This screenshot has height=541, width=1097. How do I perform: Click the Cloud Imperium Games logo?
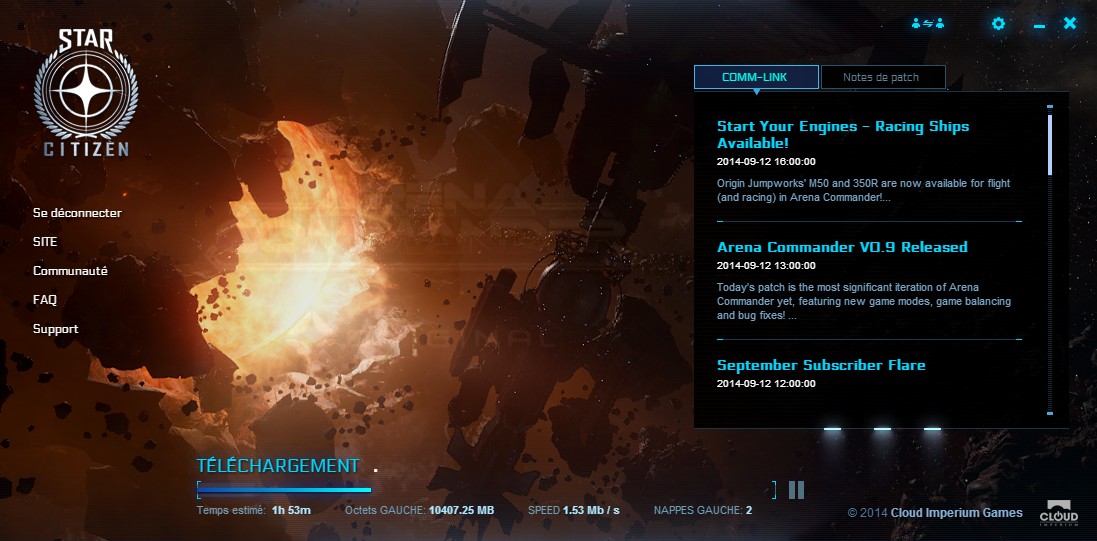point(1063,511)
